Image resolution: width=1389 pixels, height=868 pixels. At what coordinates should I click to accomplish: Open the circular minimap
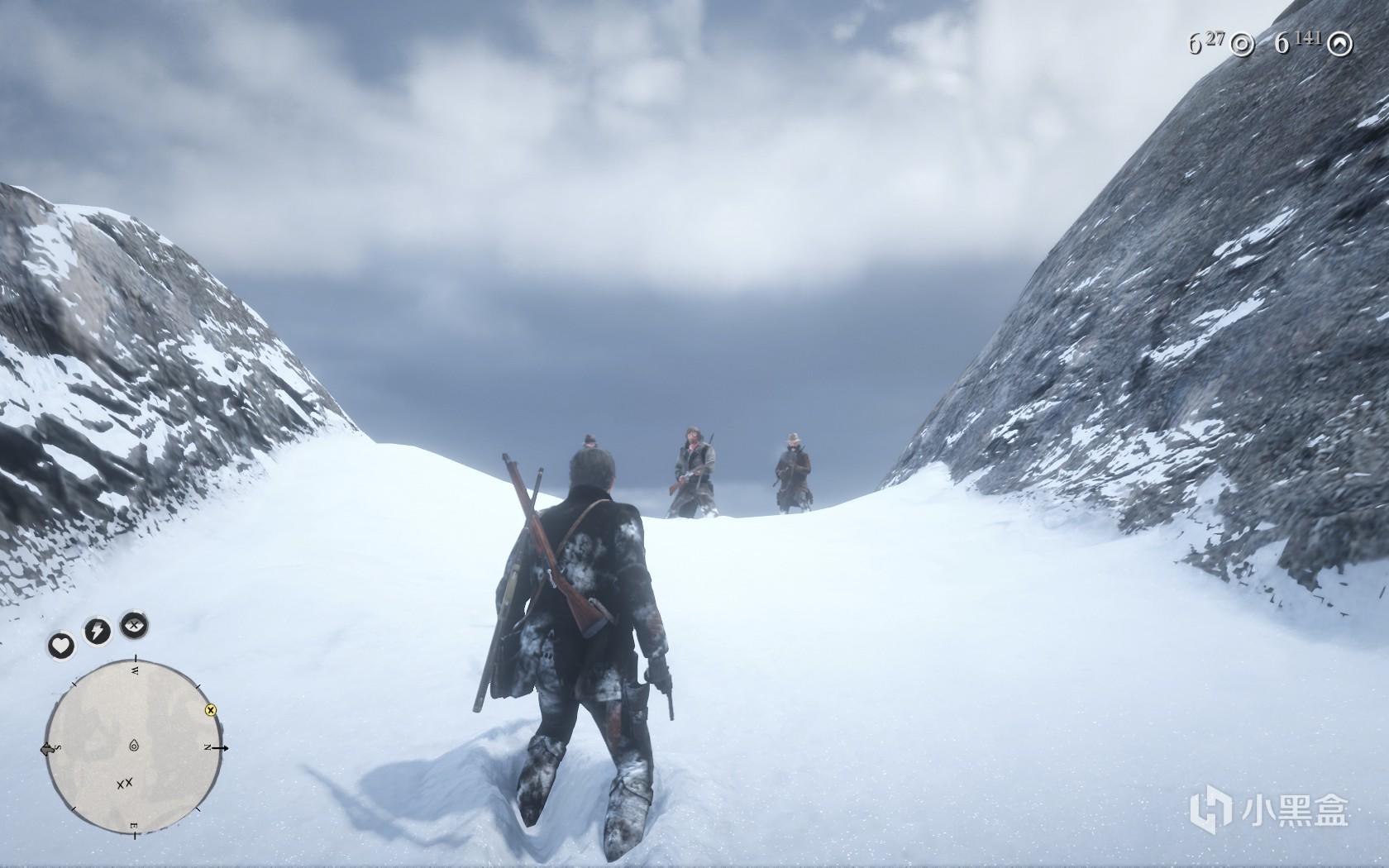(134, 747)
